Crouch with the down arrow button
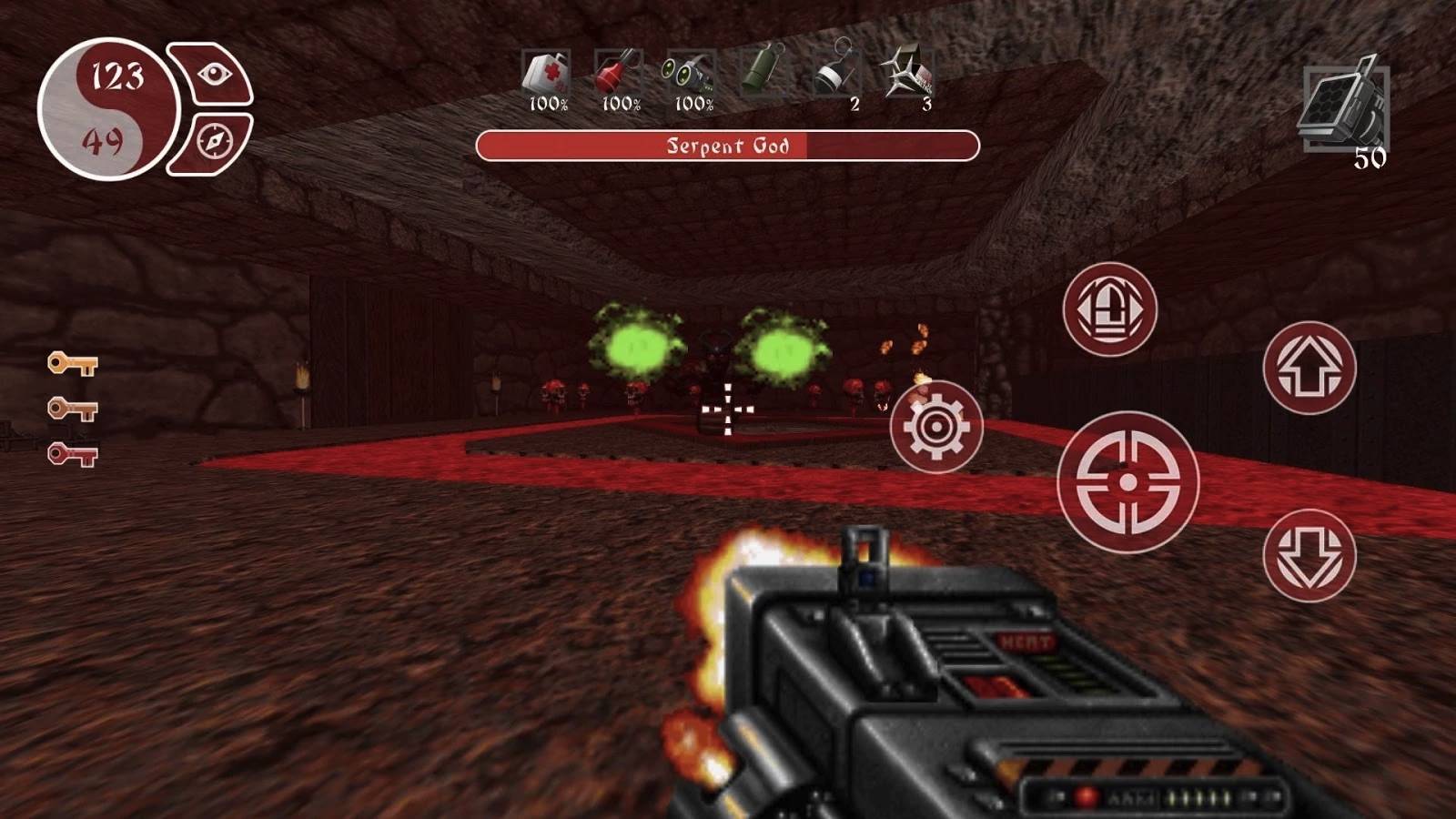The width and height of the screenshot is (1456, 819). pos(1309,555)
